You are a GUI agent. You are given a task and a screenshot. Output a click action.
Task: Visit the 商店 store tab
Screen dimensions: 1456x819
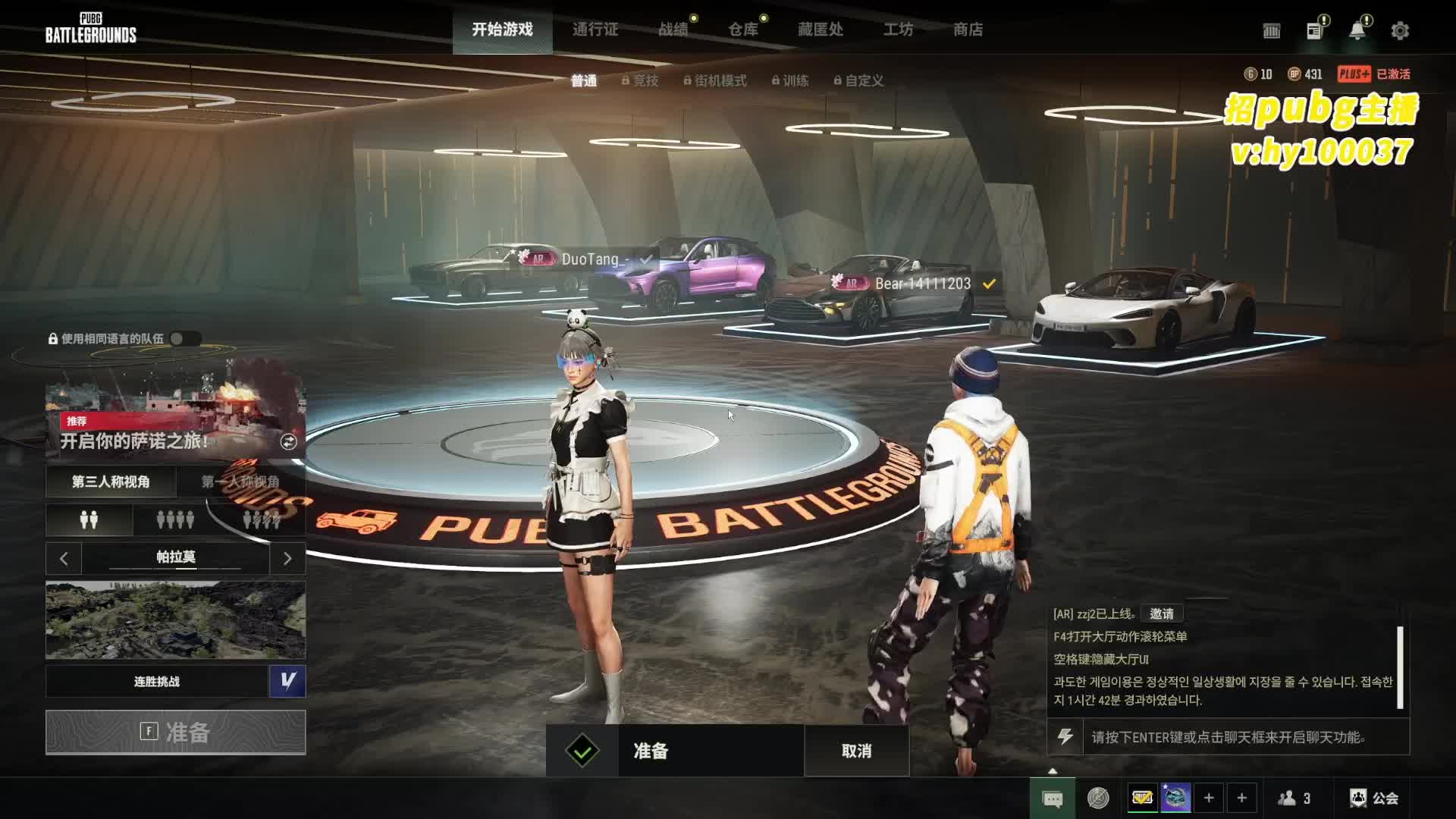[968, 30]
